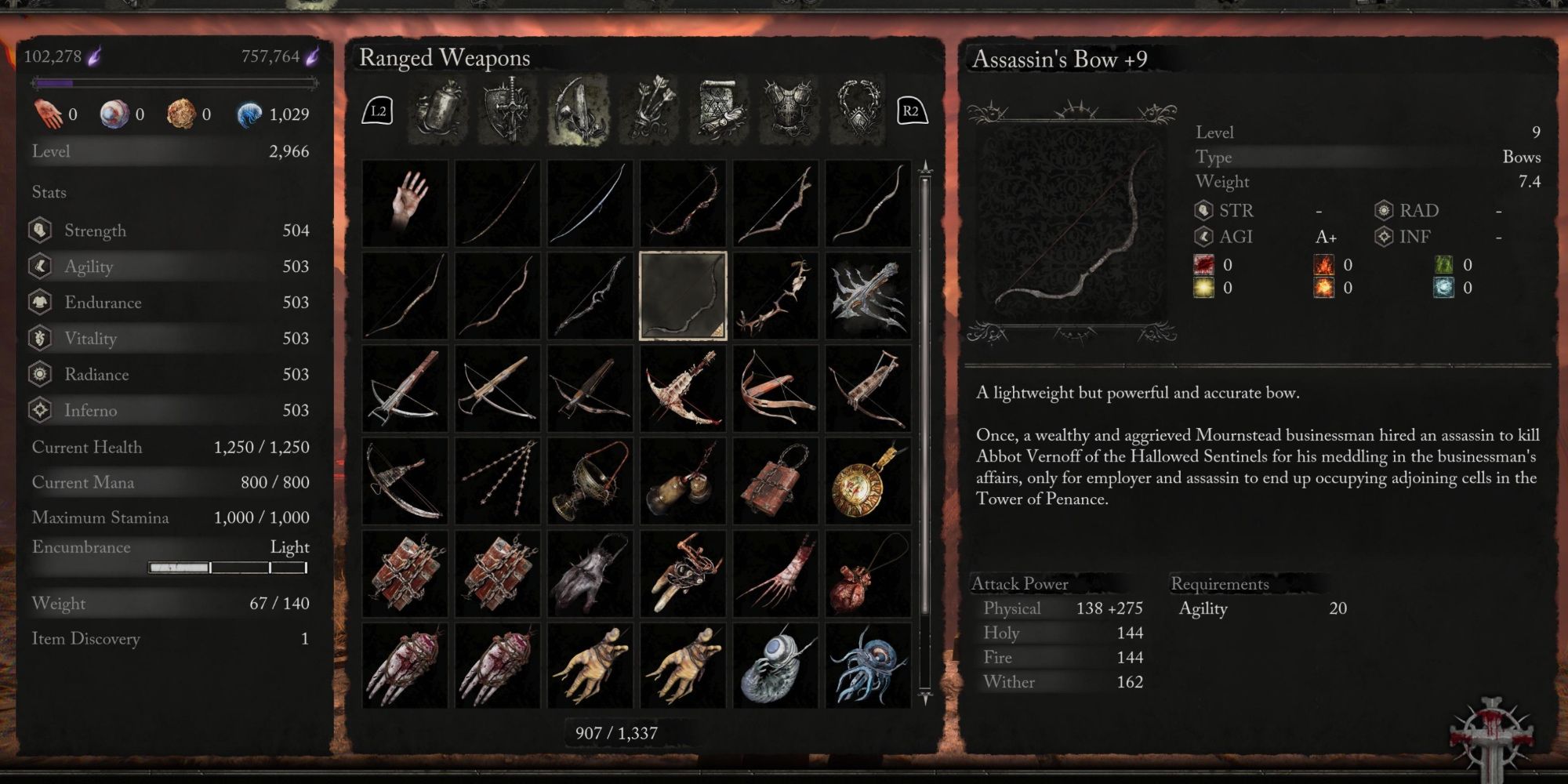This screenshot has width=1568, height=784.
Task: Click the empty hand unarmed slot
Action: tap(404, 204)
